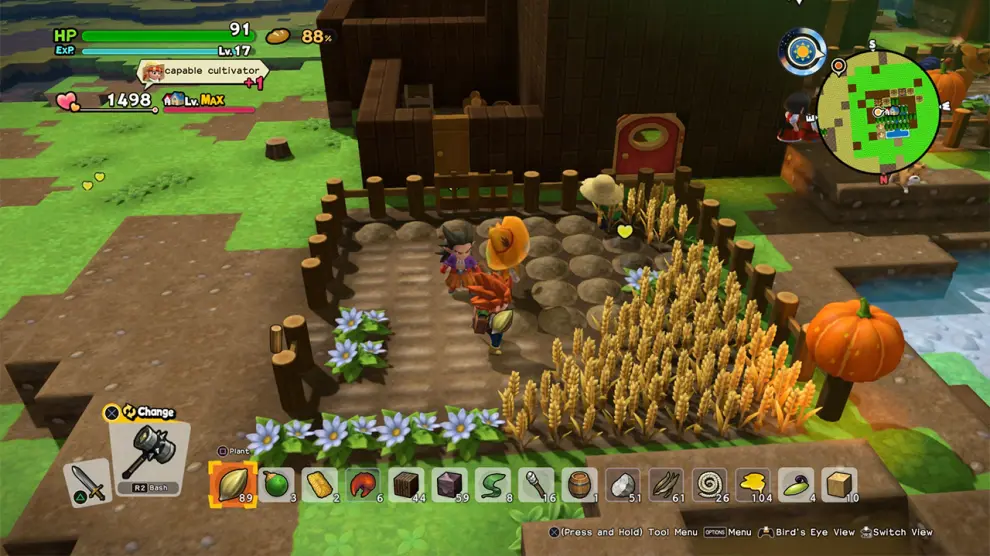Select the wooden barrel slot
The image size is (990, 556).
pyautogui.click(x=580, y=485)
